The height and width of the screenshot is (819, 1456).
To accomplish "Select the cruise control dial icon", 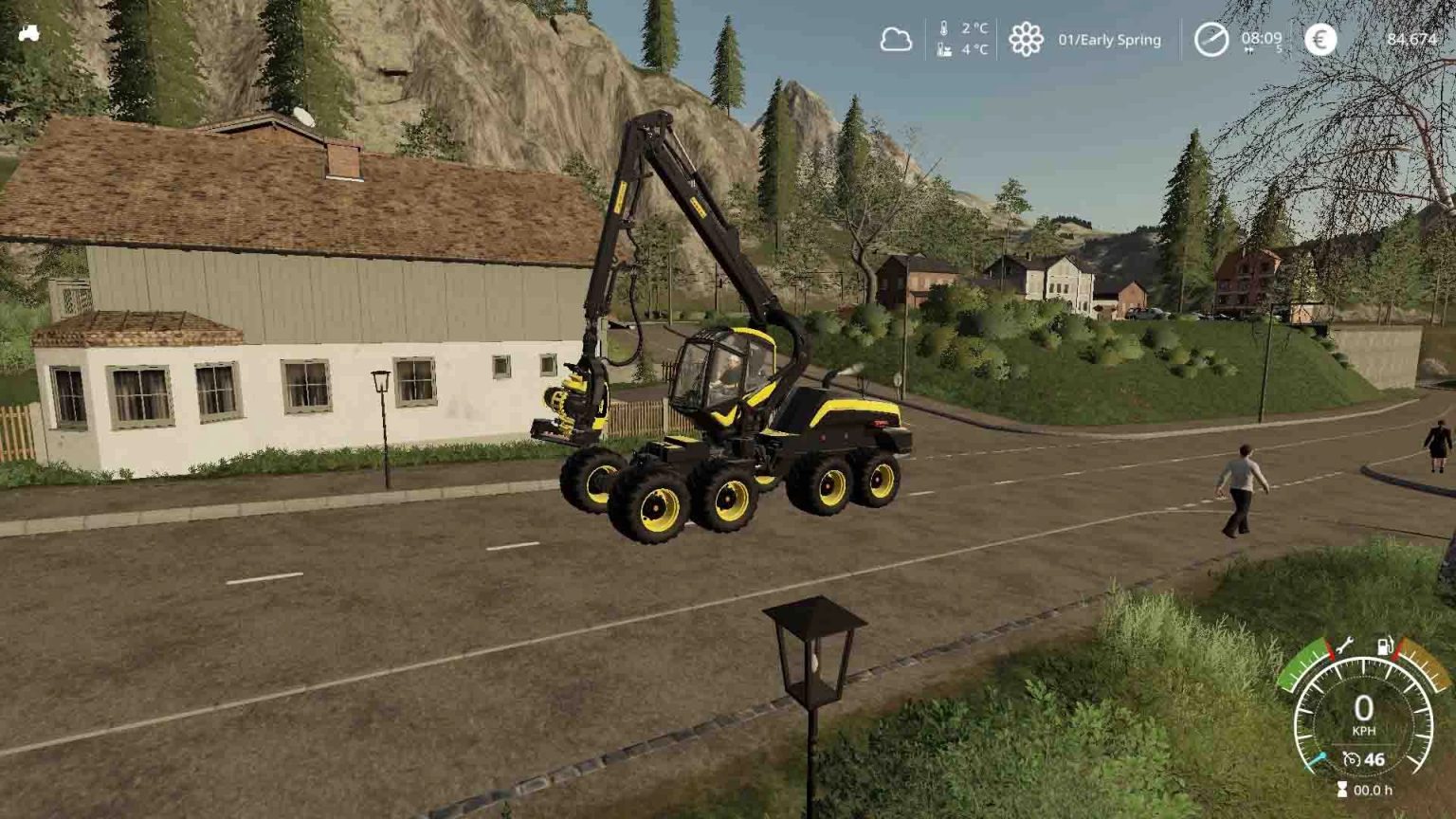I will point(1352,758).
